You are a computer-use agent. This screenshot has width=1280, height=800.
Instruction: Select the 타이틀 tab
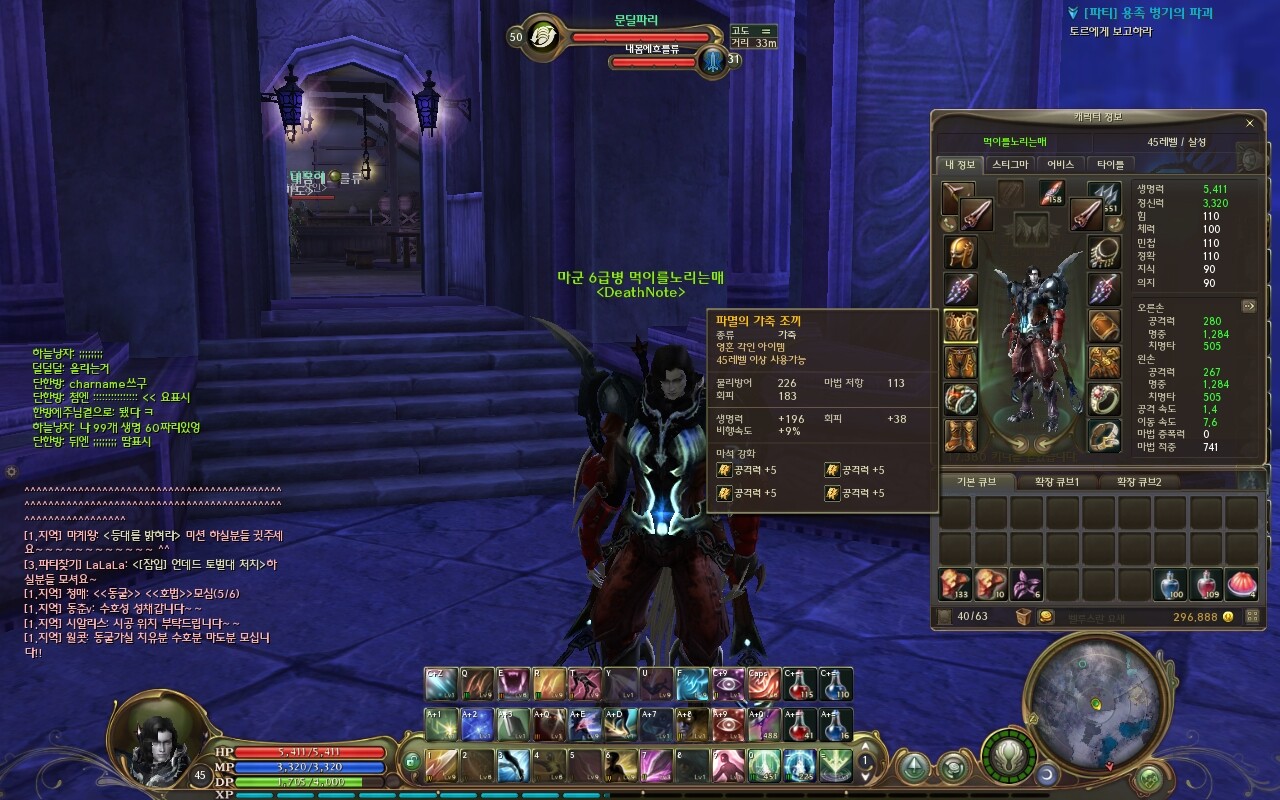click(1110, 164)
